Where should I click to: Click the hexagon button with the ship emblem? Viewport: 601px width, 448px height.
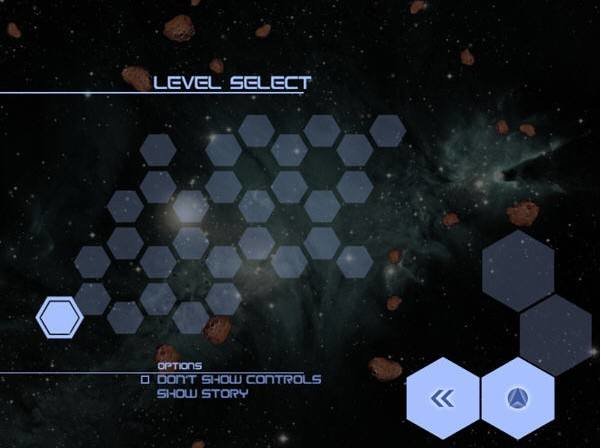[x=518, y=399]
